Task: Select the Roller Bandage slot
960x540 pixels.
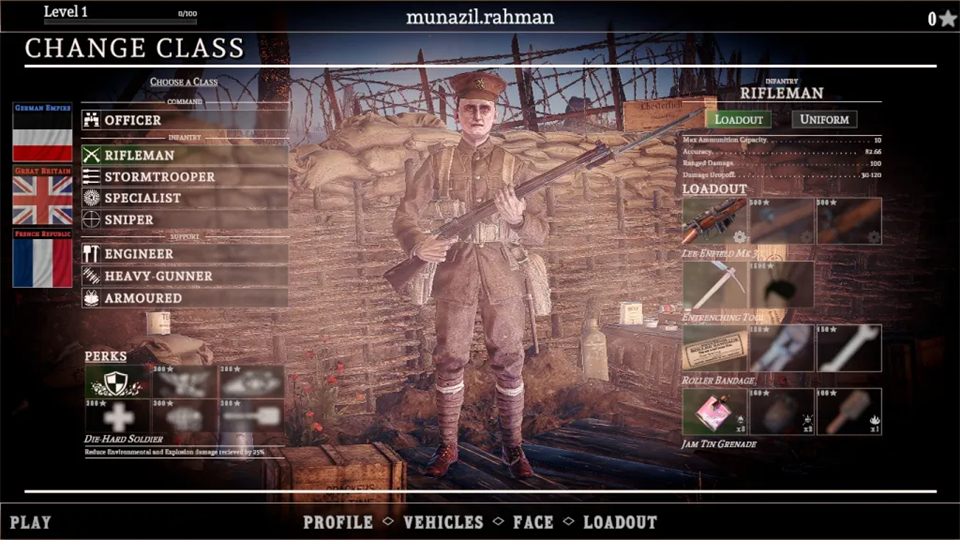Action: click(714, 348)
